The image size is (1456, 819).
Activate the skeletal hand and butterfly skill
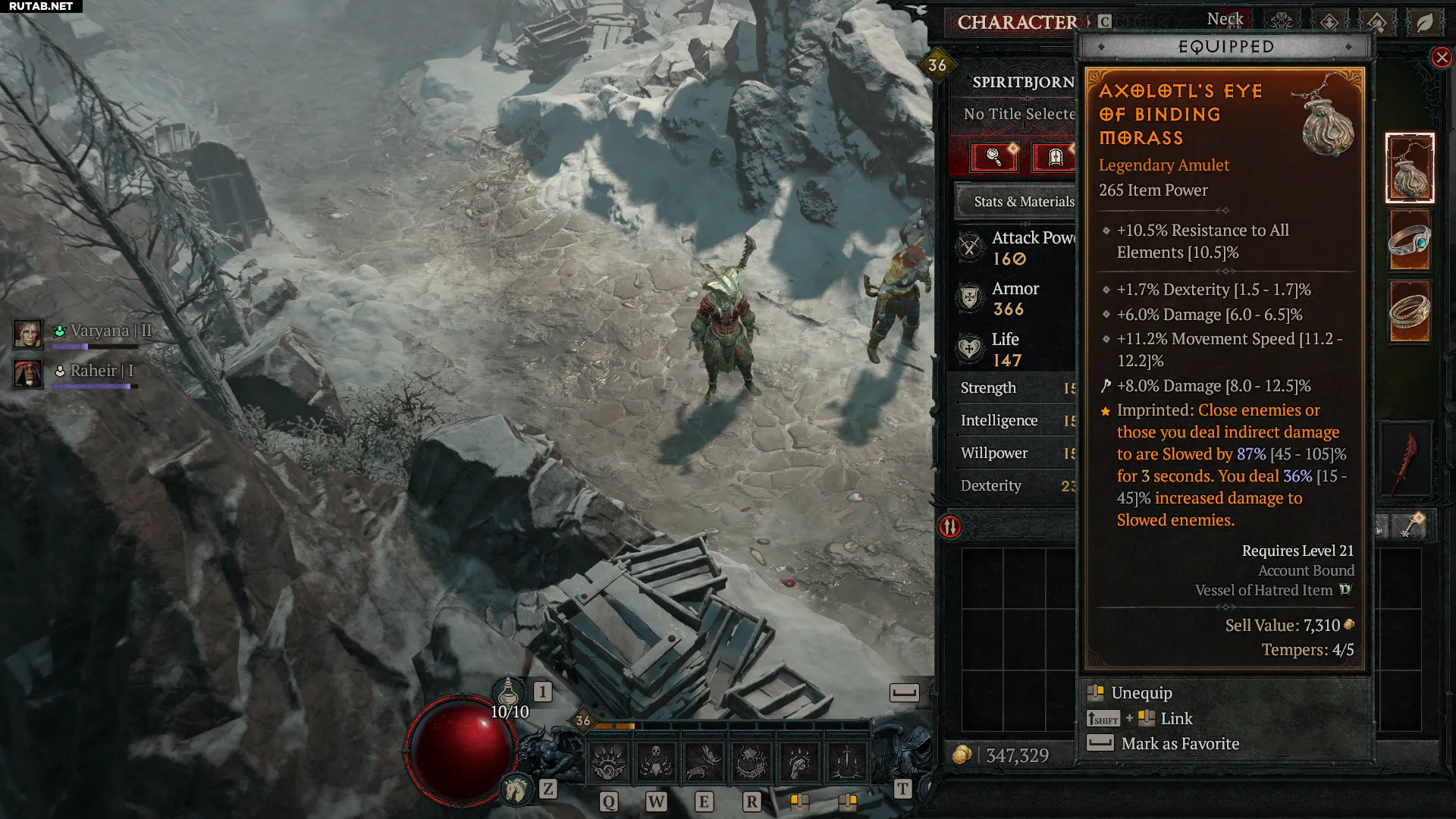704,762
